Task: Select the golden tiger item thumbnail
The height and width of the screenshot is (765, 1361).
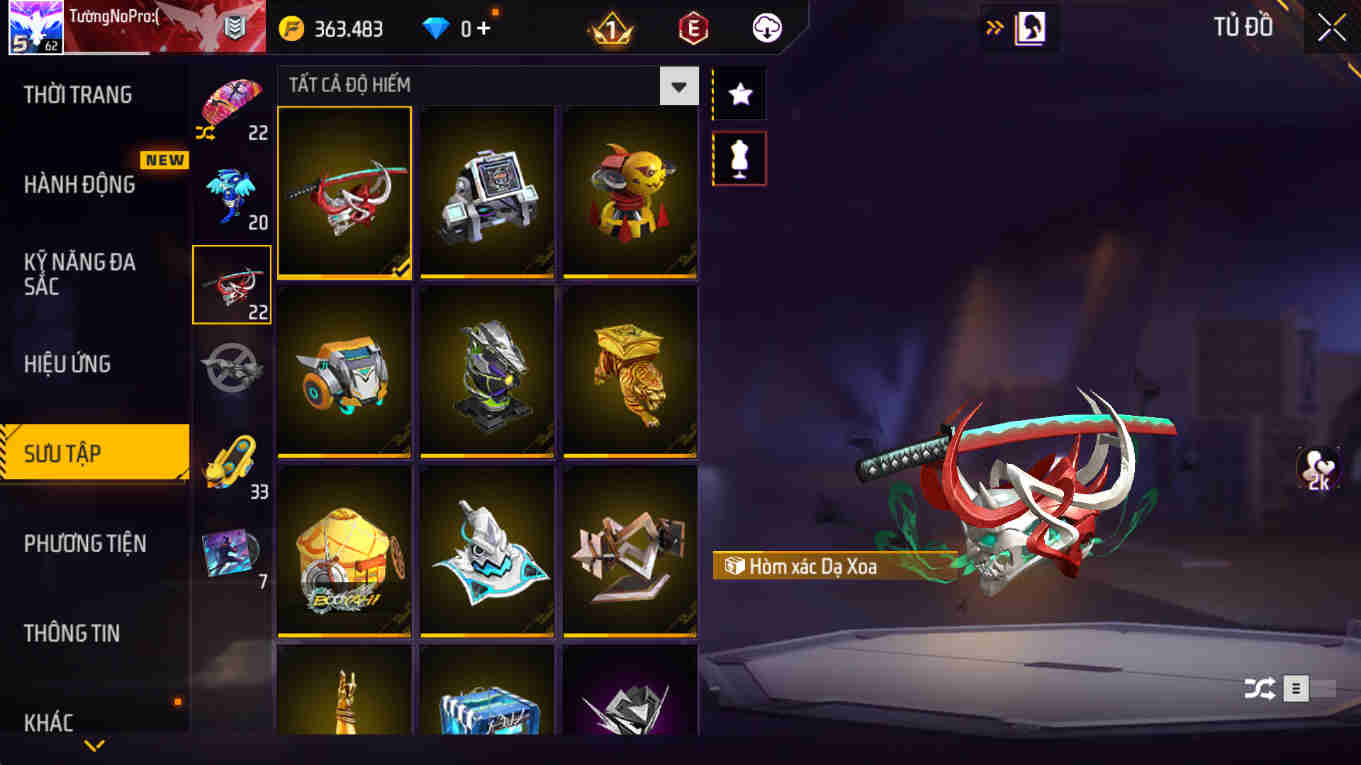Action: 630,372
